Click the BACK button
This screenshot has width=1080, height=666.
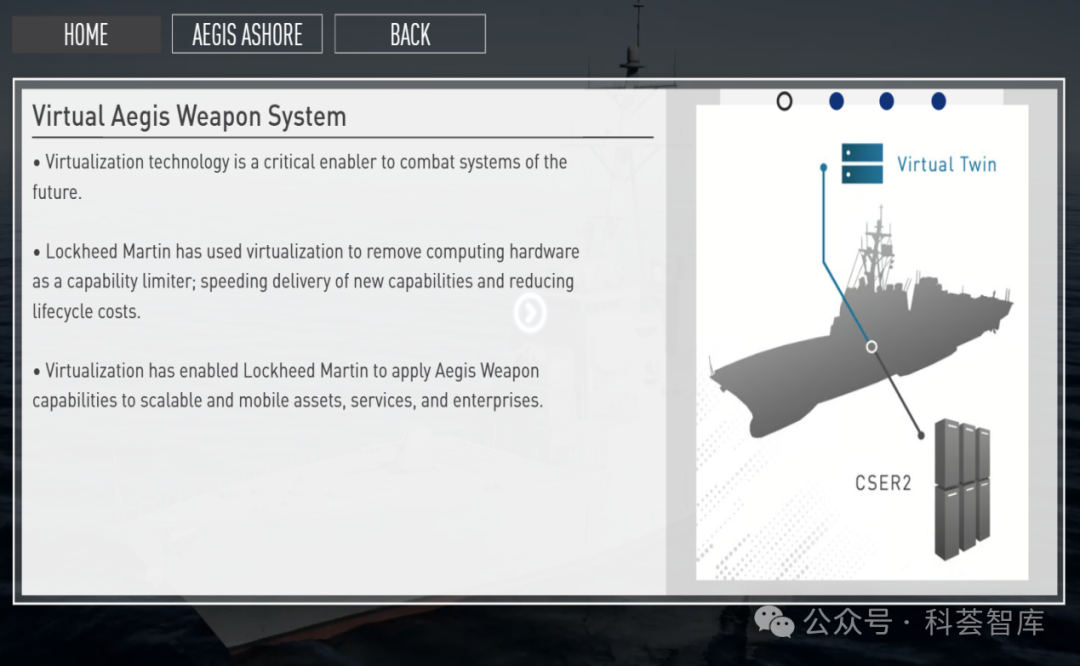410,34
